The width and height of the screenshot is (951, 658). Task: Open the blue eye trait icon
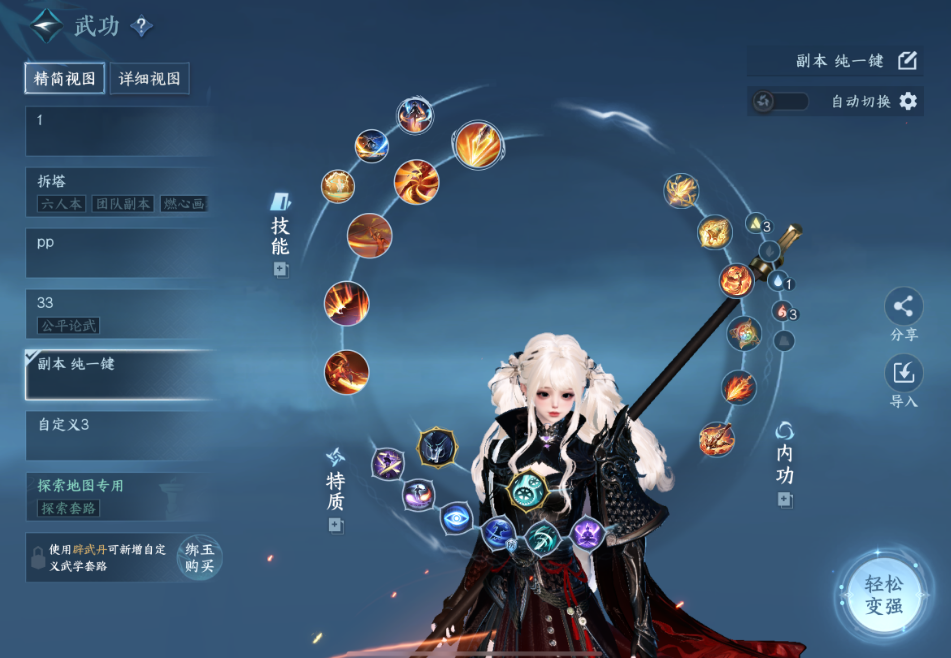(x=456, y=518)
